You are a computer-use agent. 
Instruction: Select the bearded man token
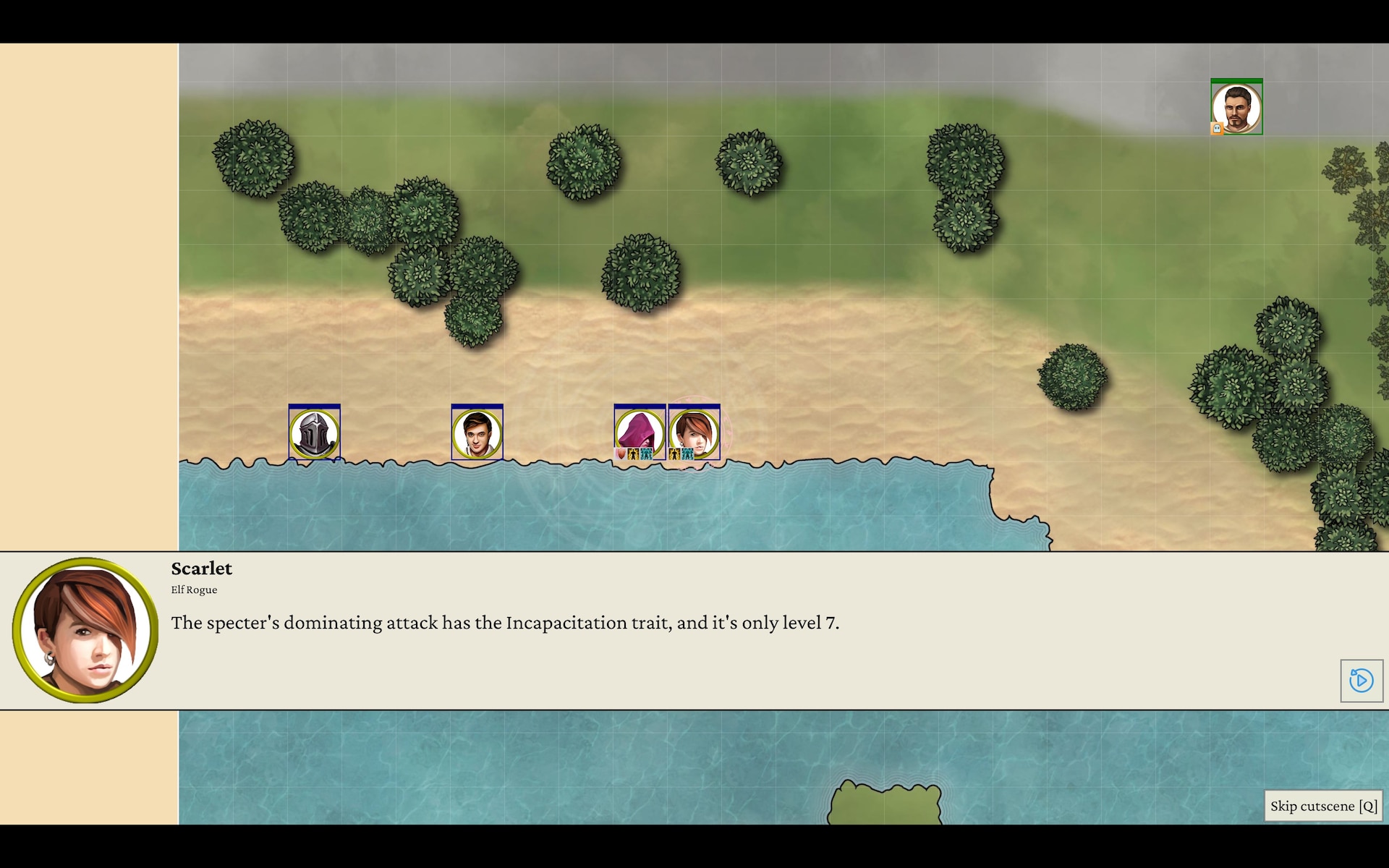pos(1236,108)
